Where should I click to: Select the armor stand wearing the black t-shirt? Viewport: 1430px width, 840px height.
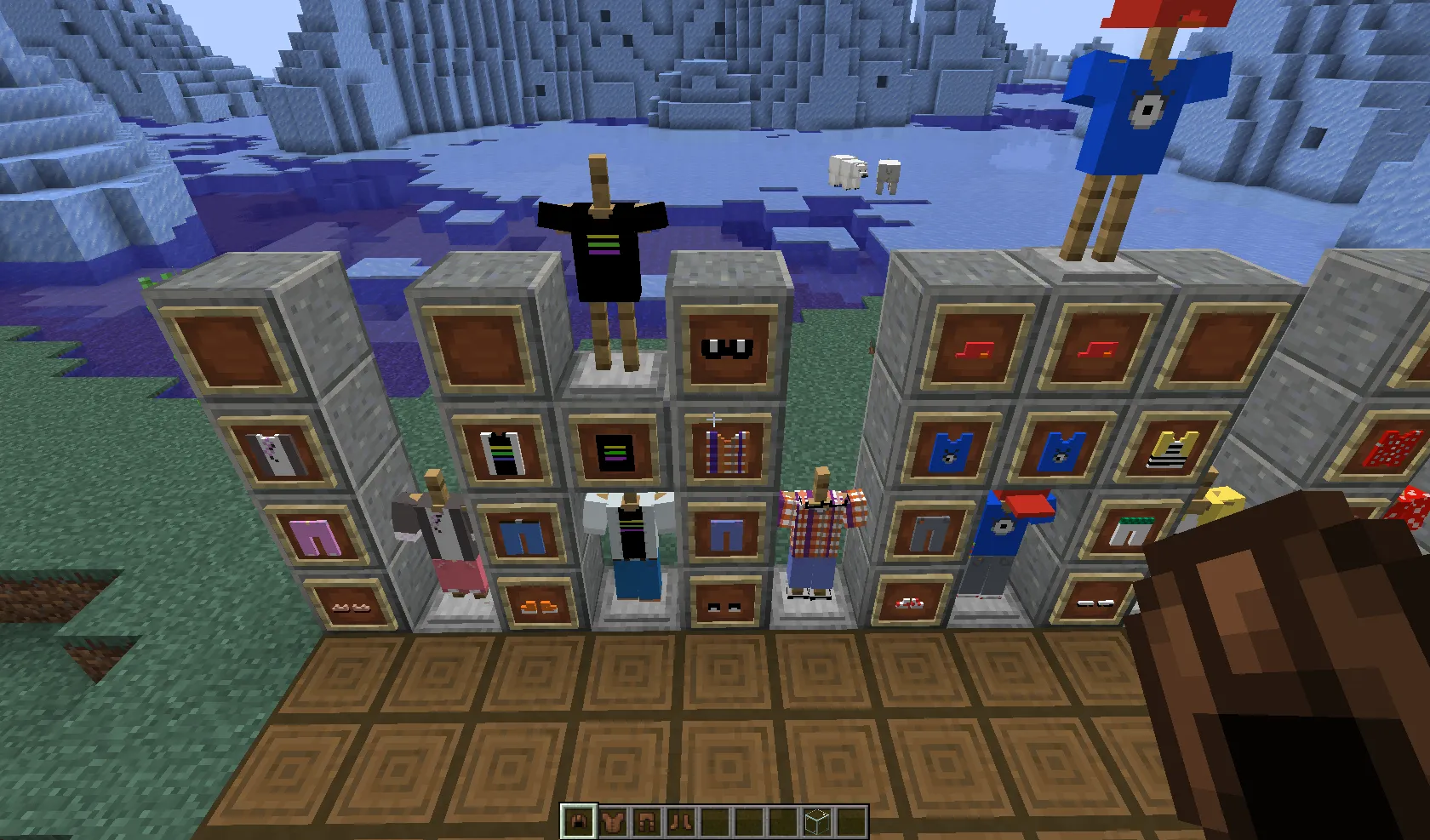coord(604,247)
